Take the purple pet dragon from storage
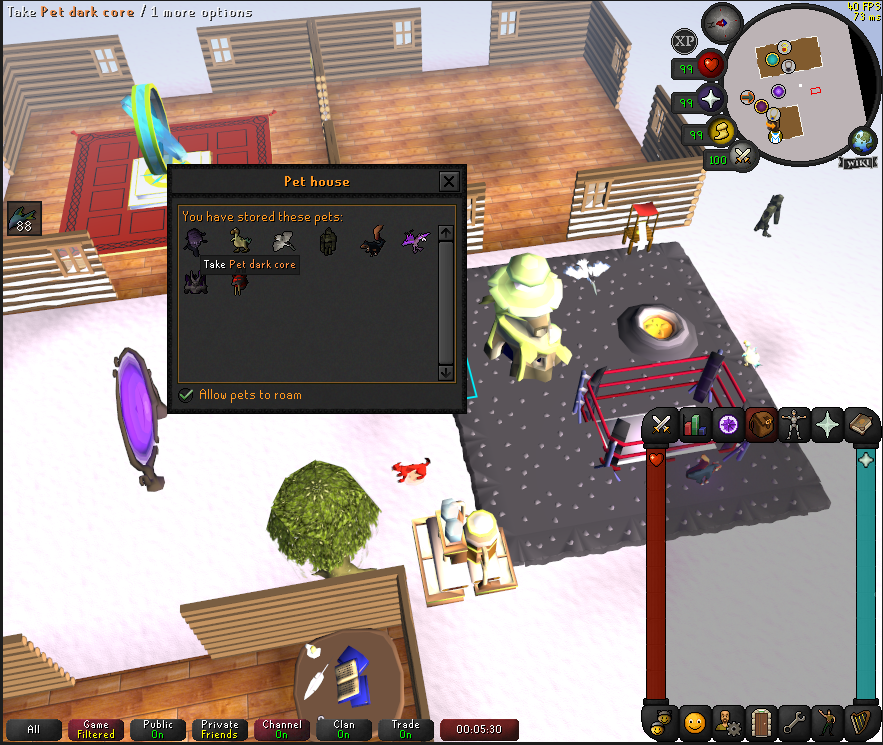 coord(413,240)
